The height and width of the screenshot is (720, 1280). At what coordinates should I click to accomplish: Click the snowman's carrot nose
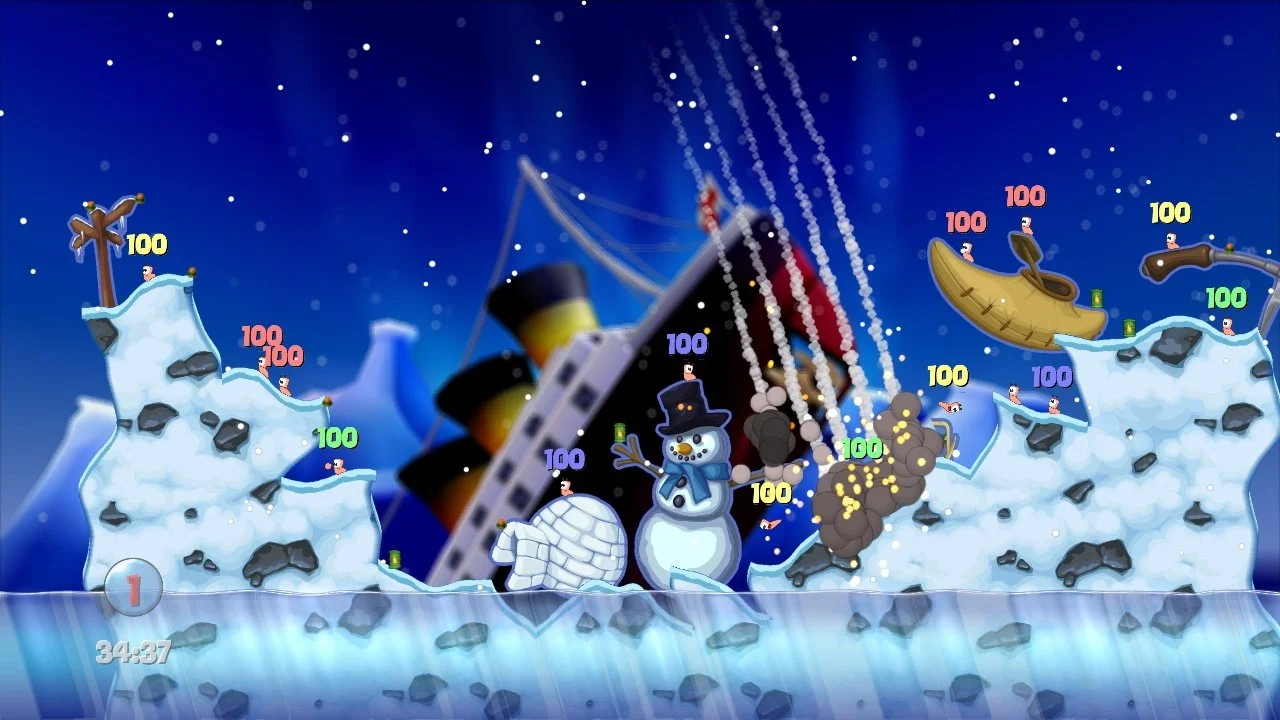(685, 450)
